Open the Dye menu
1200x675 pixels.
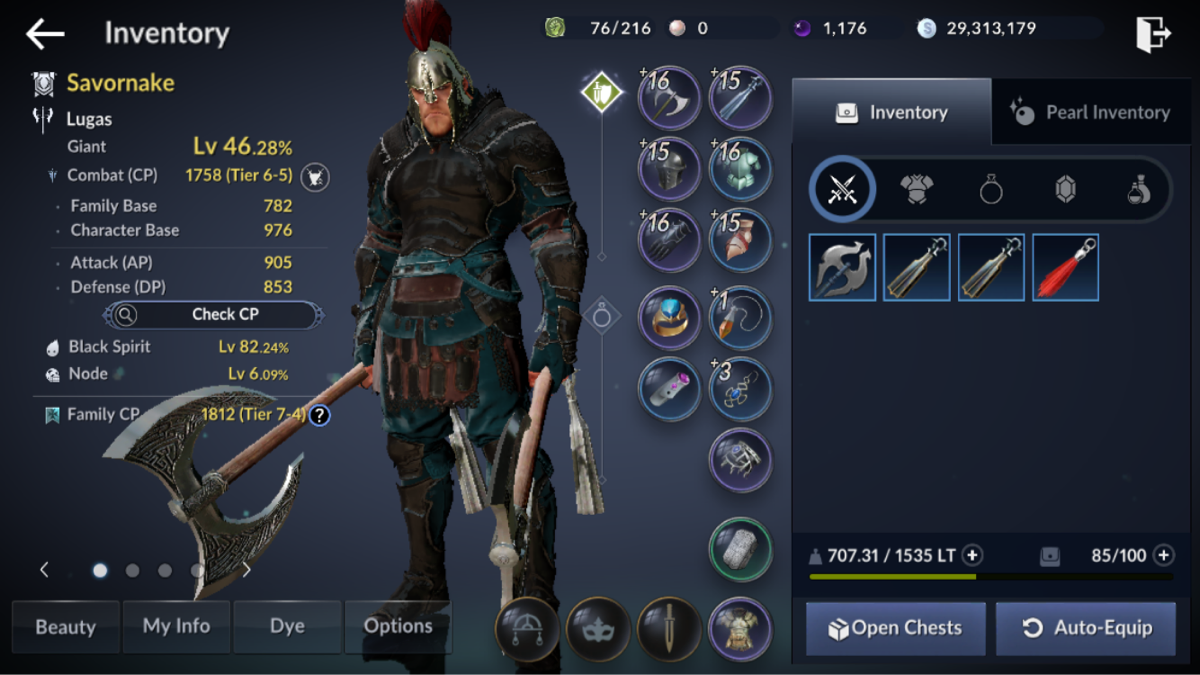[287, 627]
